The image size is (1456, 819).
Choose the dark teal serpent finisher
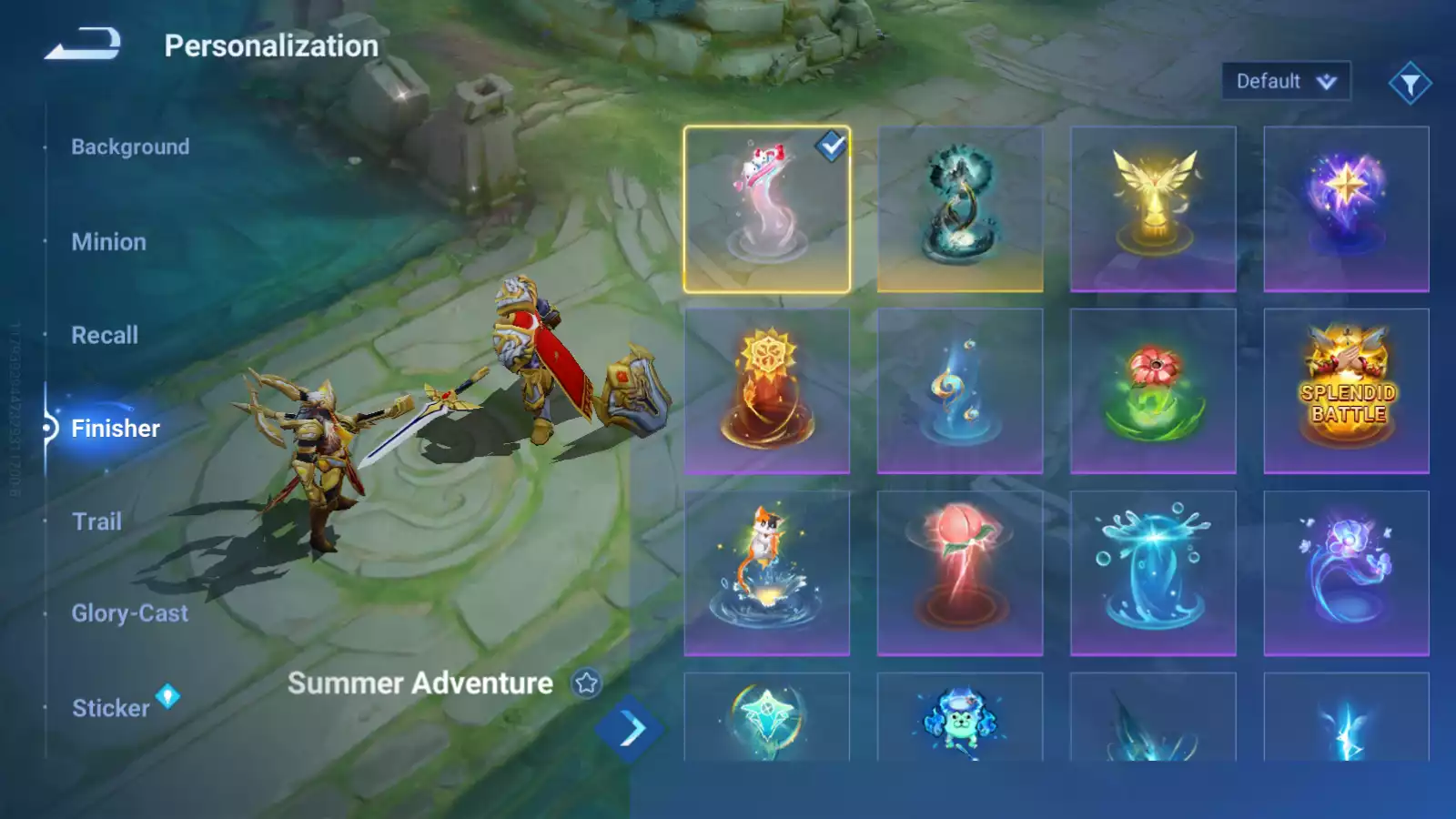(x=960, y=209)
